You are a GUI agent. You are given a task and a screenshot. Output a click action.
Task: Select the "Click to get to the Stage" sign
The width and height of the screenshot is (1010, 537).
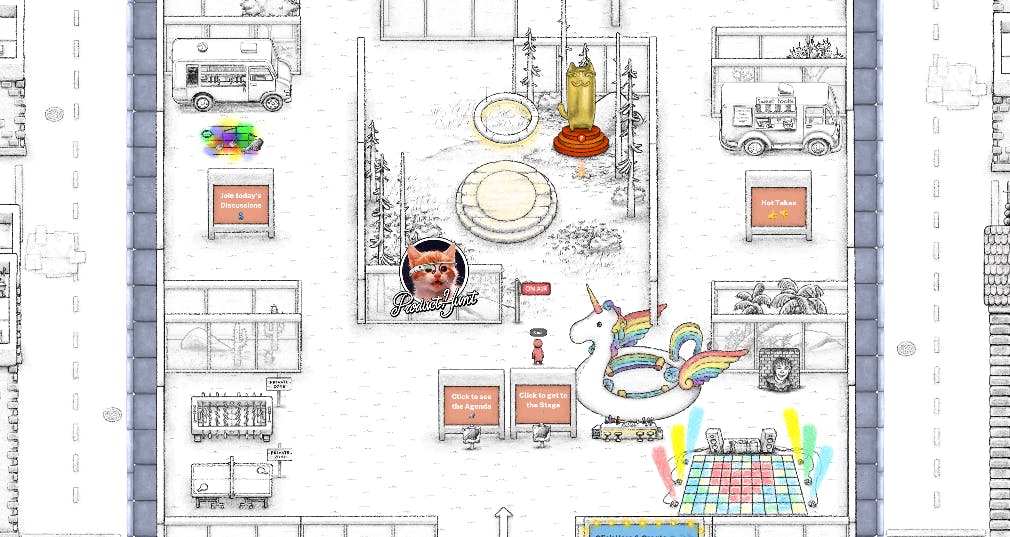pos(543,400)
